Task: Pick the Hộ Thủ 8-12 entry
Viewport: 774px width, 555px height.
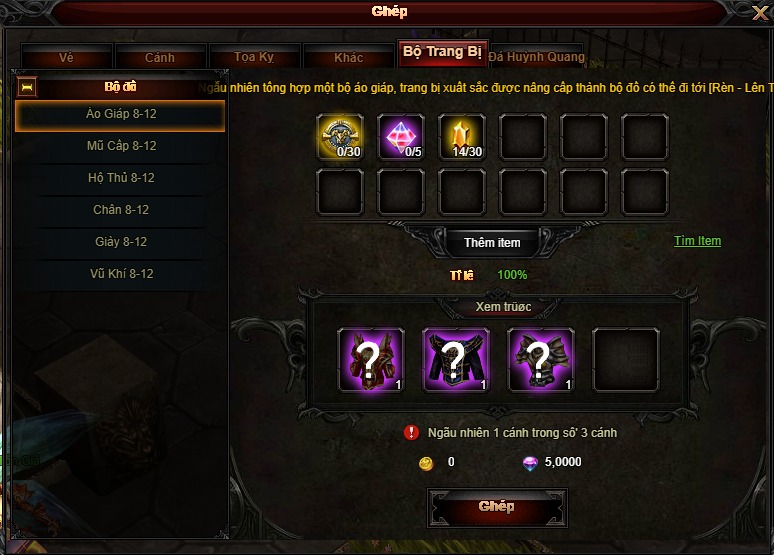Action: click(x=121, y=178)
